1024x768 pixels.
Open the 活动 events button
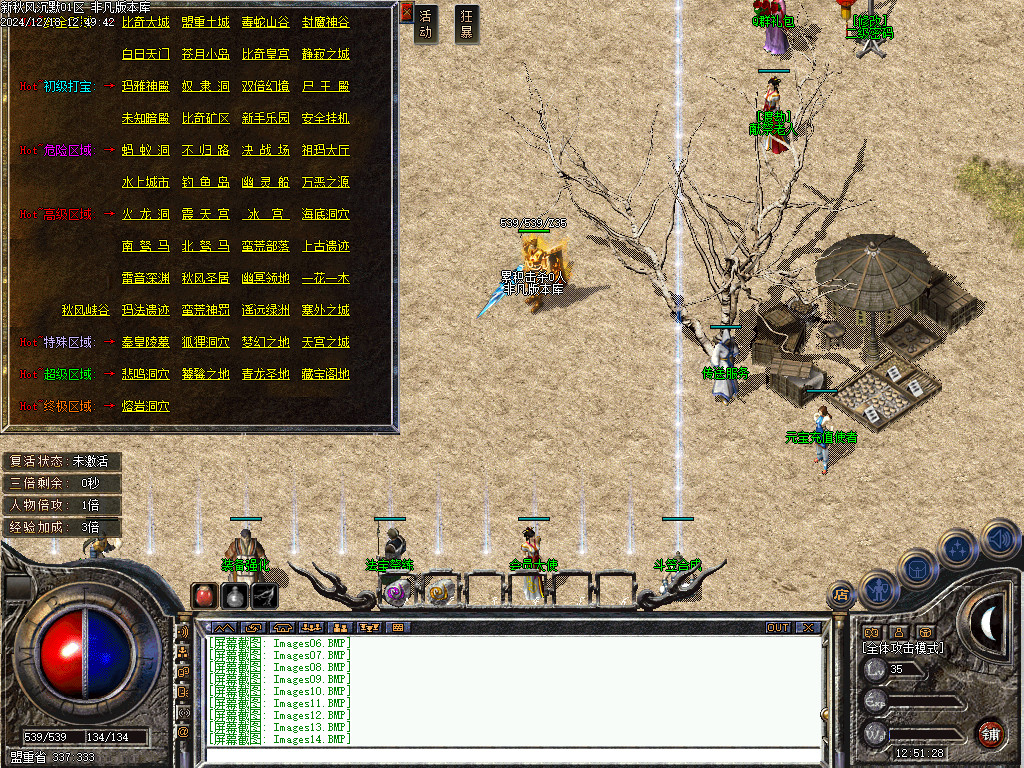[x=426, y=24]
